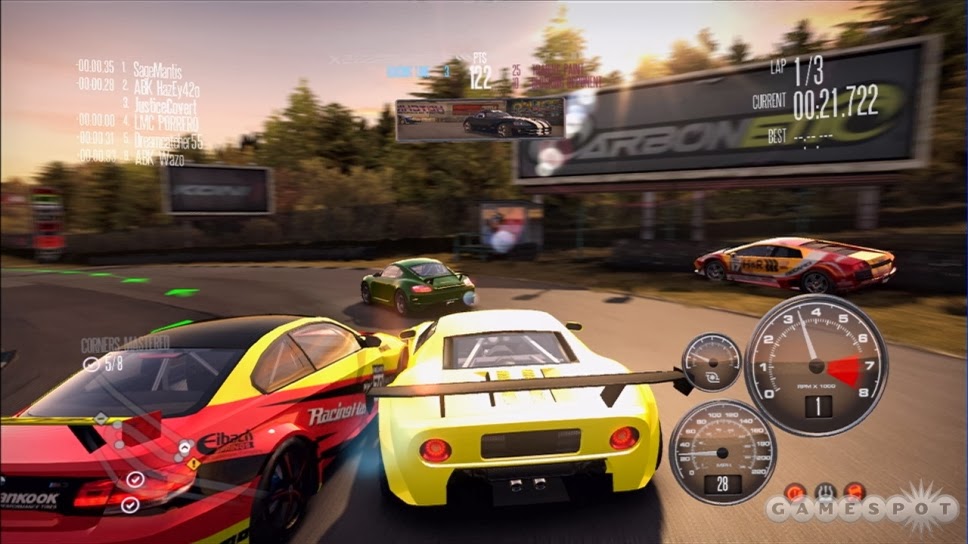Select ABK Wazo in the standings
The image size is (968, 544).
pyautogui.click(x=158, y=157)
